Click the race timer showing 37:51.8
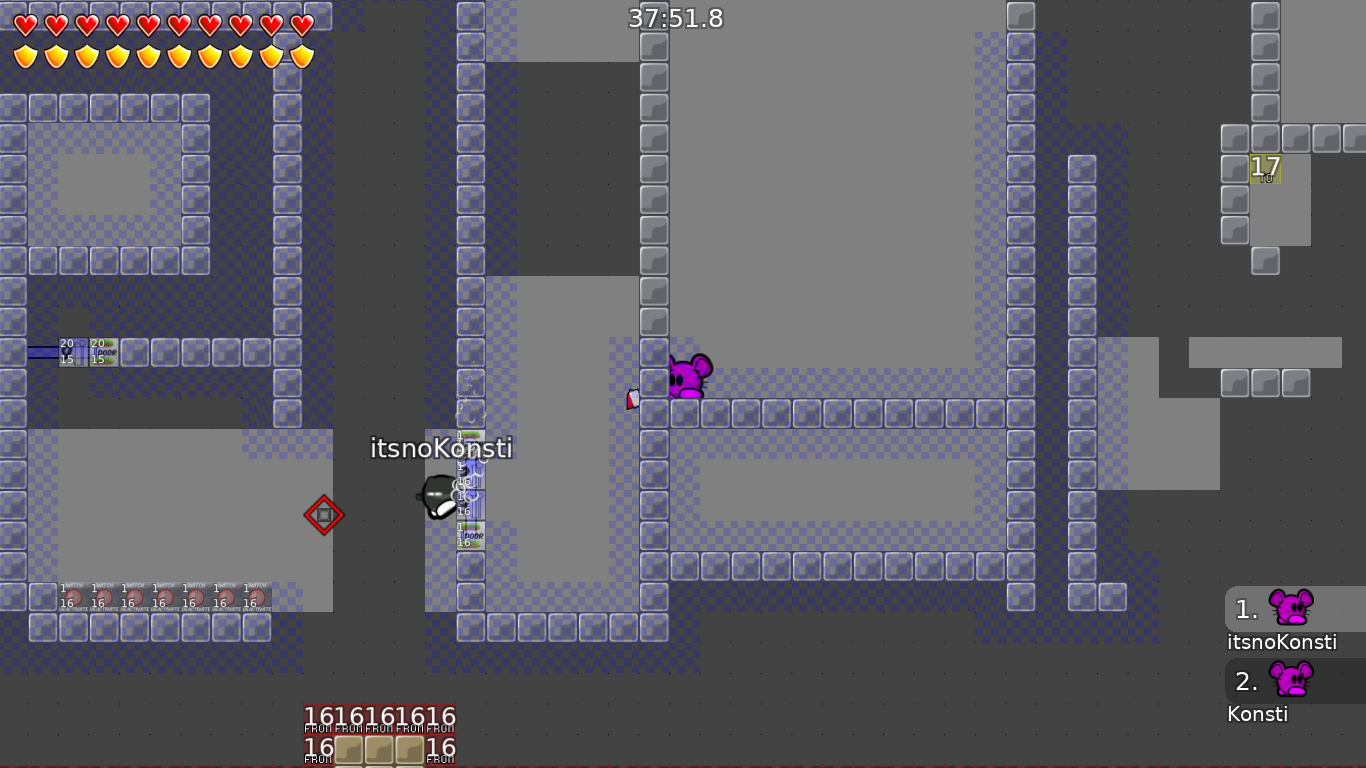Image resolution: width=1366 pixels, height=768 pixels. (674, 18)
